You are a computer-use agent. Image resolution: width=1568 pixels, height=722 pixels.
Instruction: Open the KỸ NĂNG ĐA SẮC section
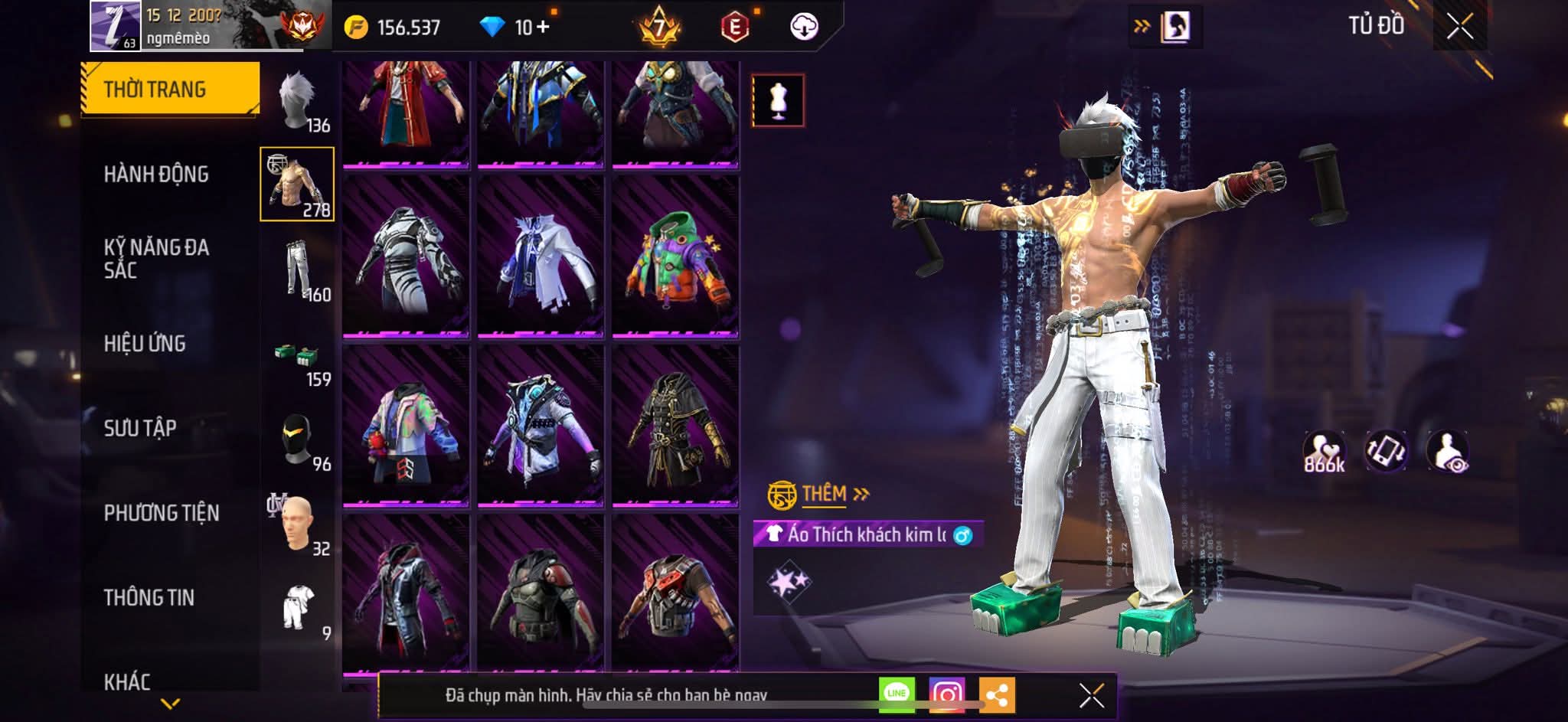156,259
